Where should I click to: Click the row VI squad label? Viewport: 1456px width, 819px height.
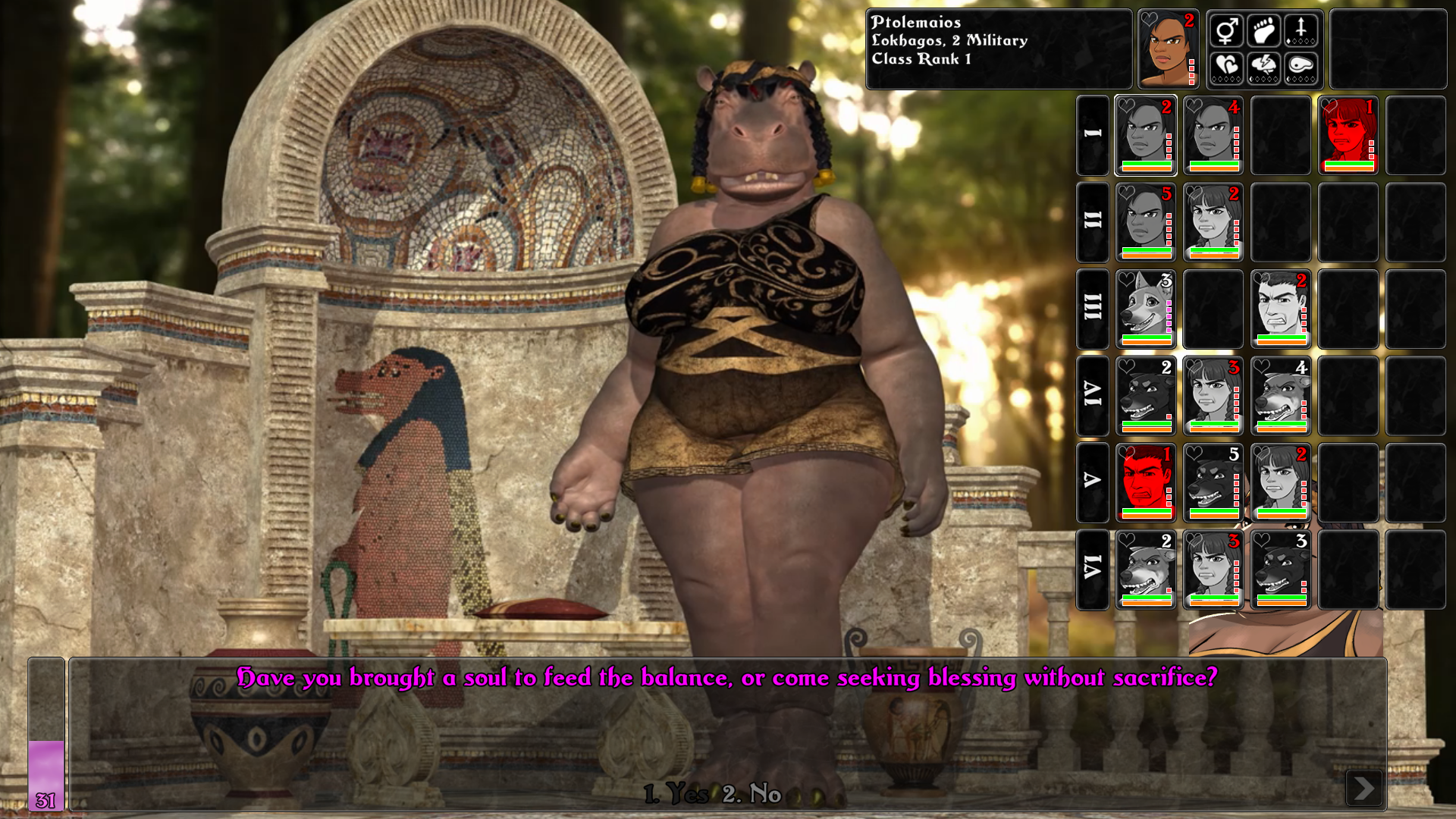click(1093, 570)
